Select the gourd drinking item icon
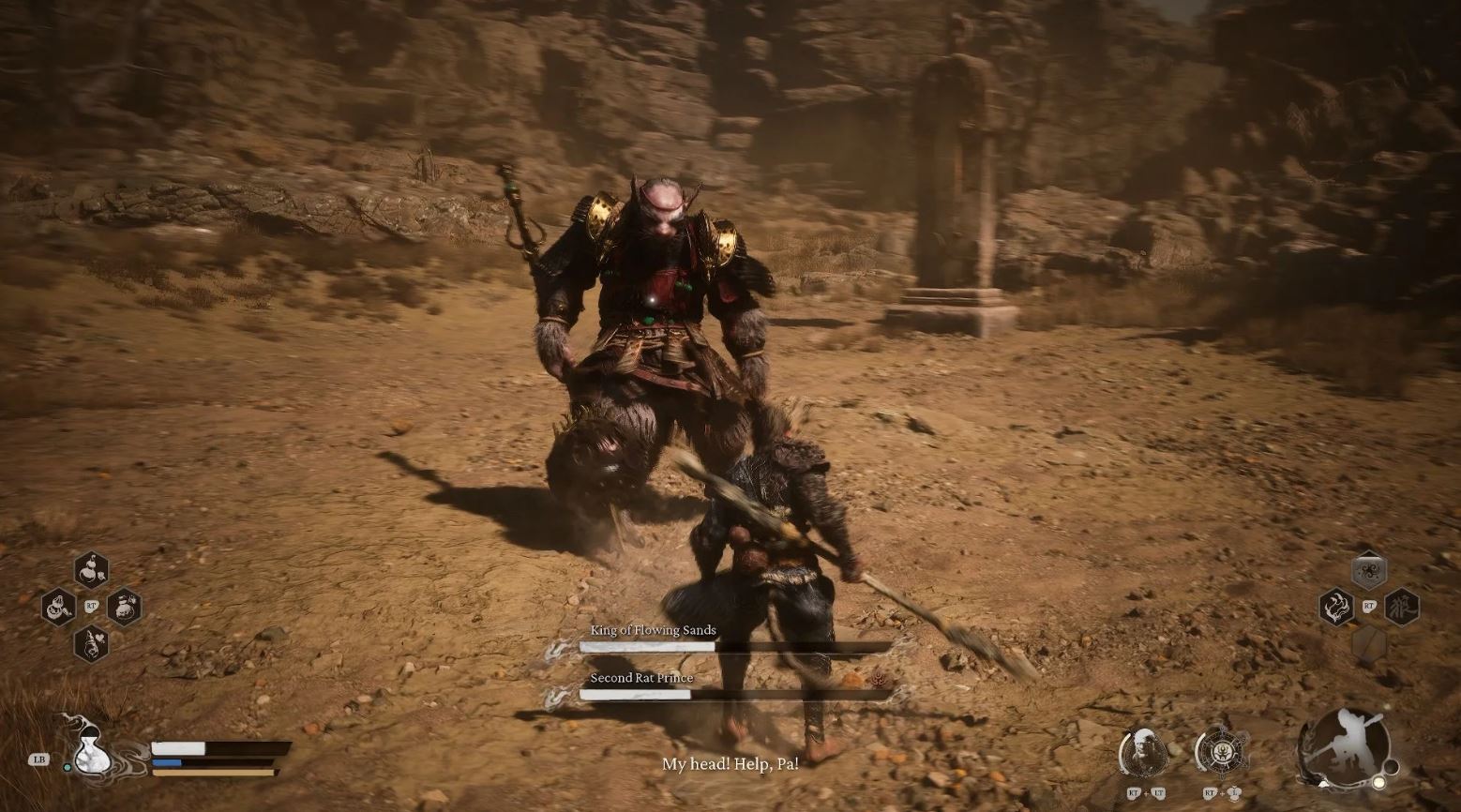1461x812 pixels. point(58,606)
